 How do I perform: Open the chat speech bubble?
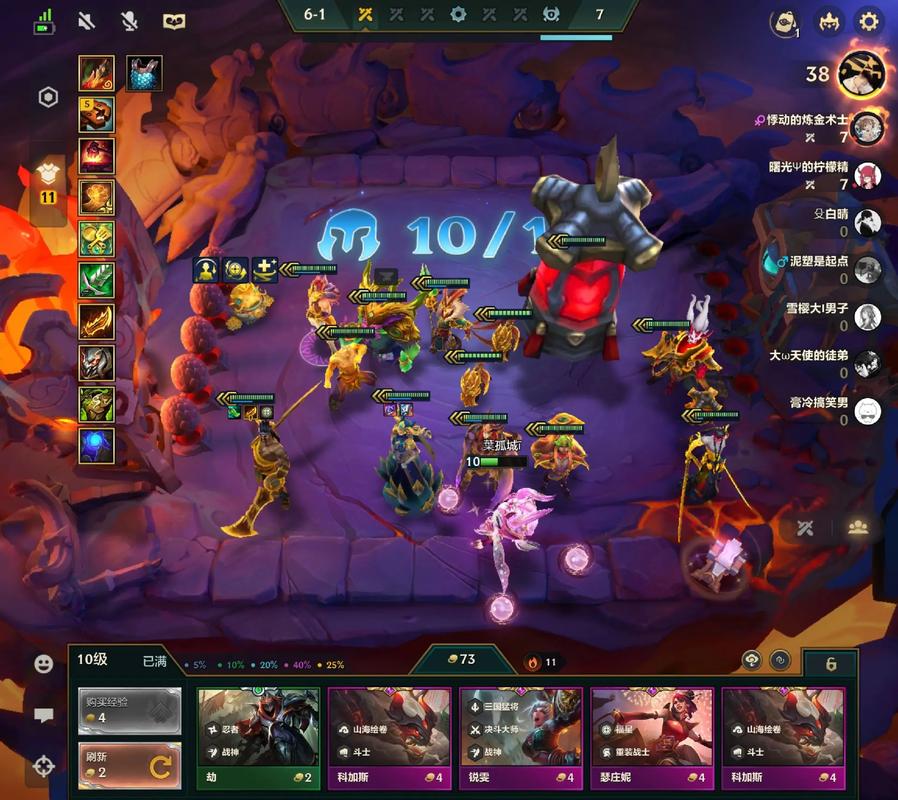pos(43,715)
